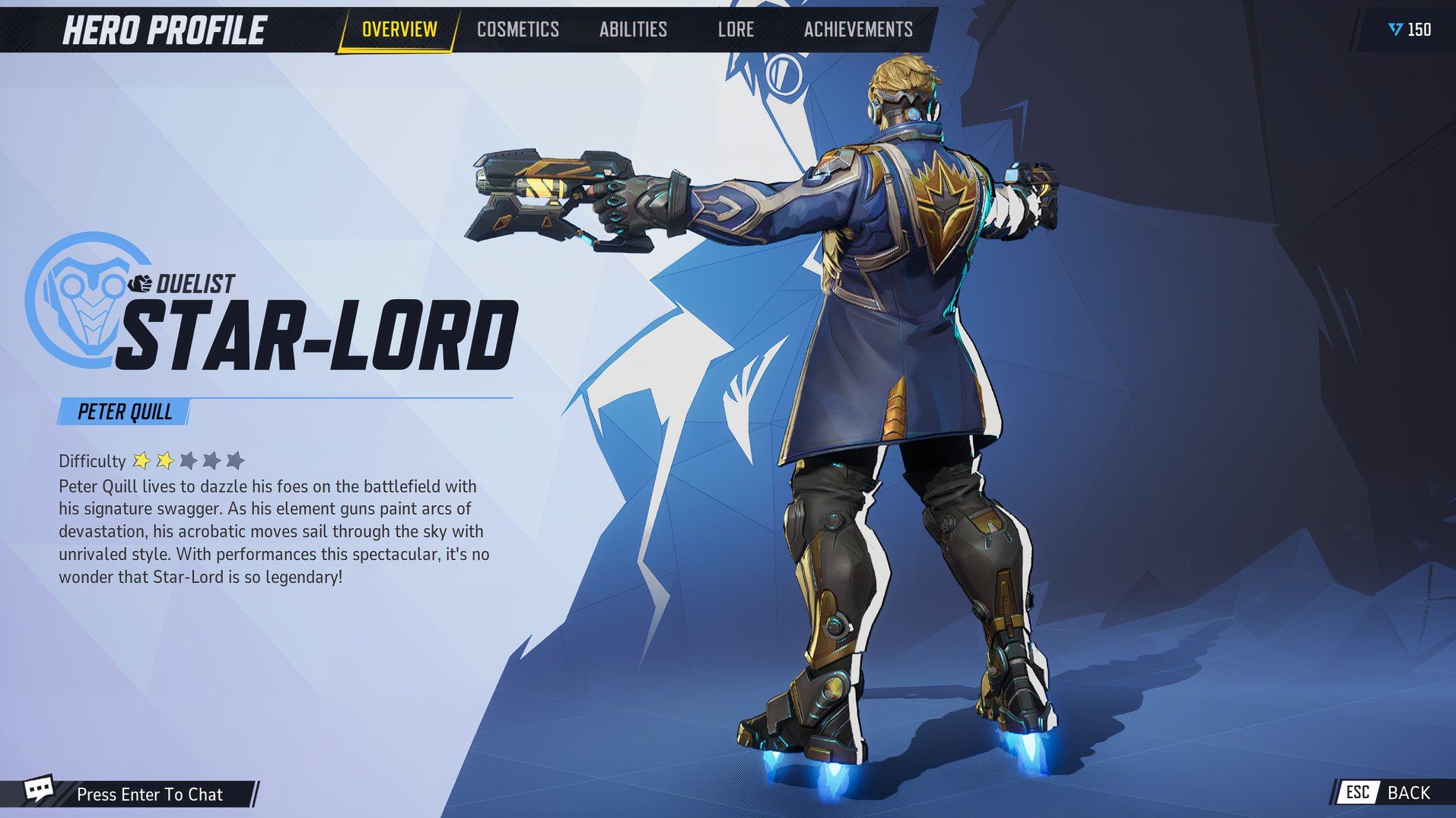Screen dimensions: 1456x818
Task: View the Abilities tab
Action: click(633, 30)
